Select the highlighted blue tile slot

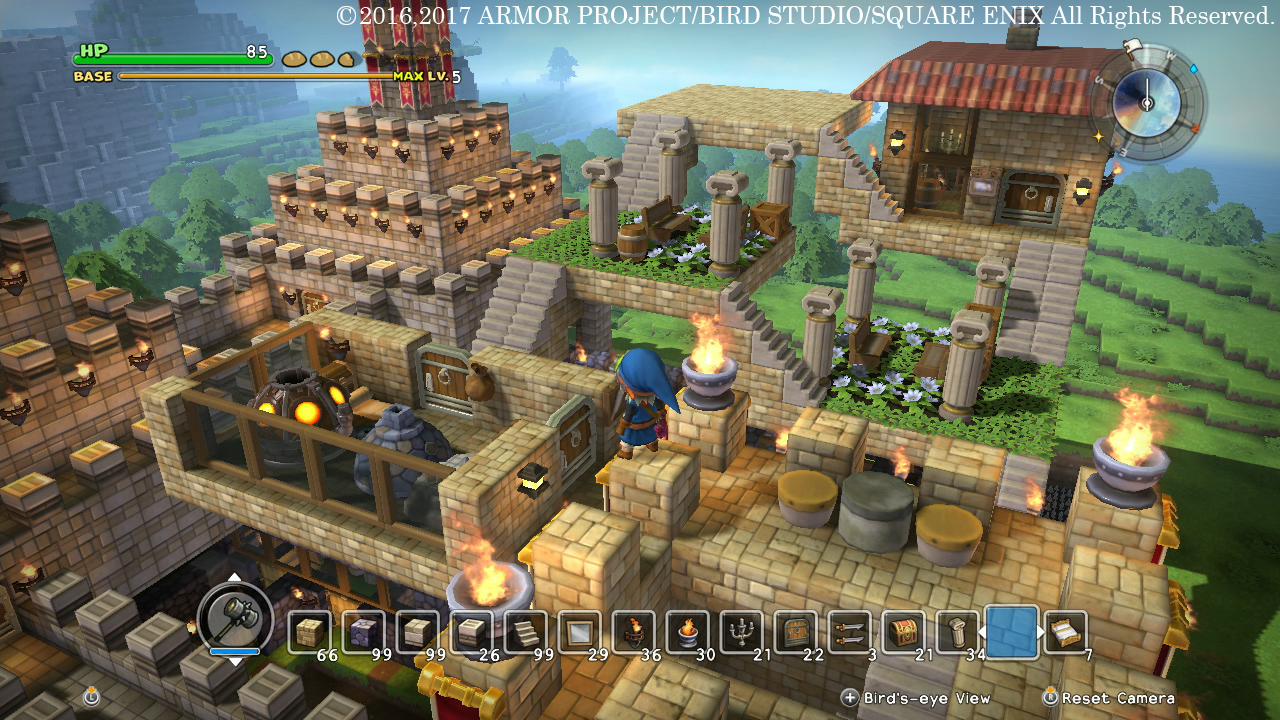coord(1011,632)
